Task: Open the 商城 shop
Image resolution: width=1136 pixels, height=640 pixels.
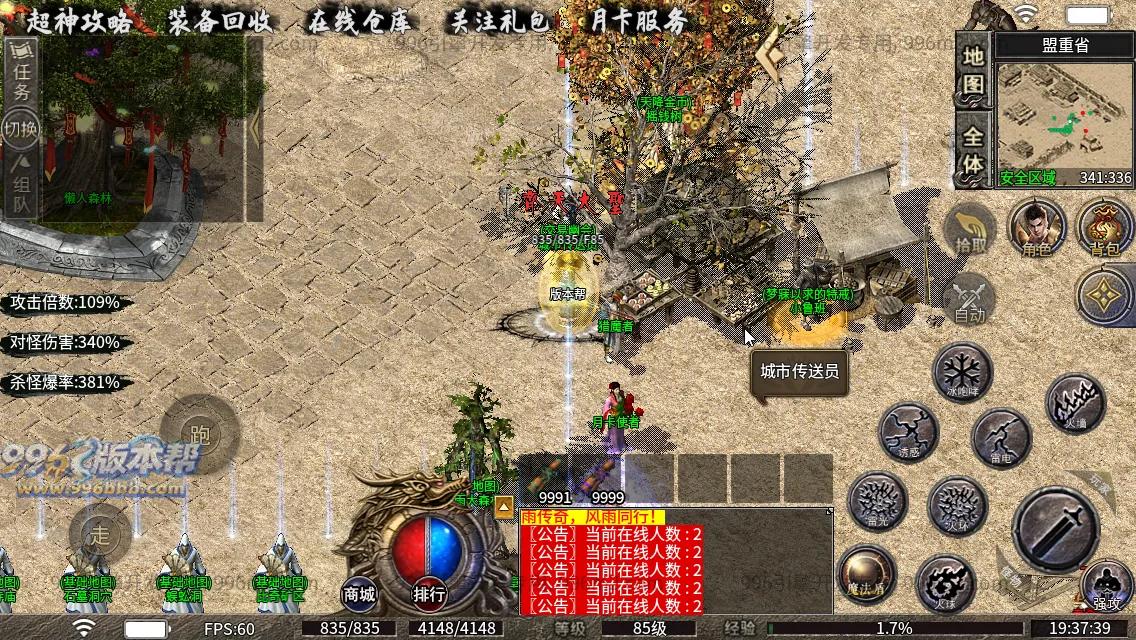Action: (359, 594)
